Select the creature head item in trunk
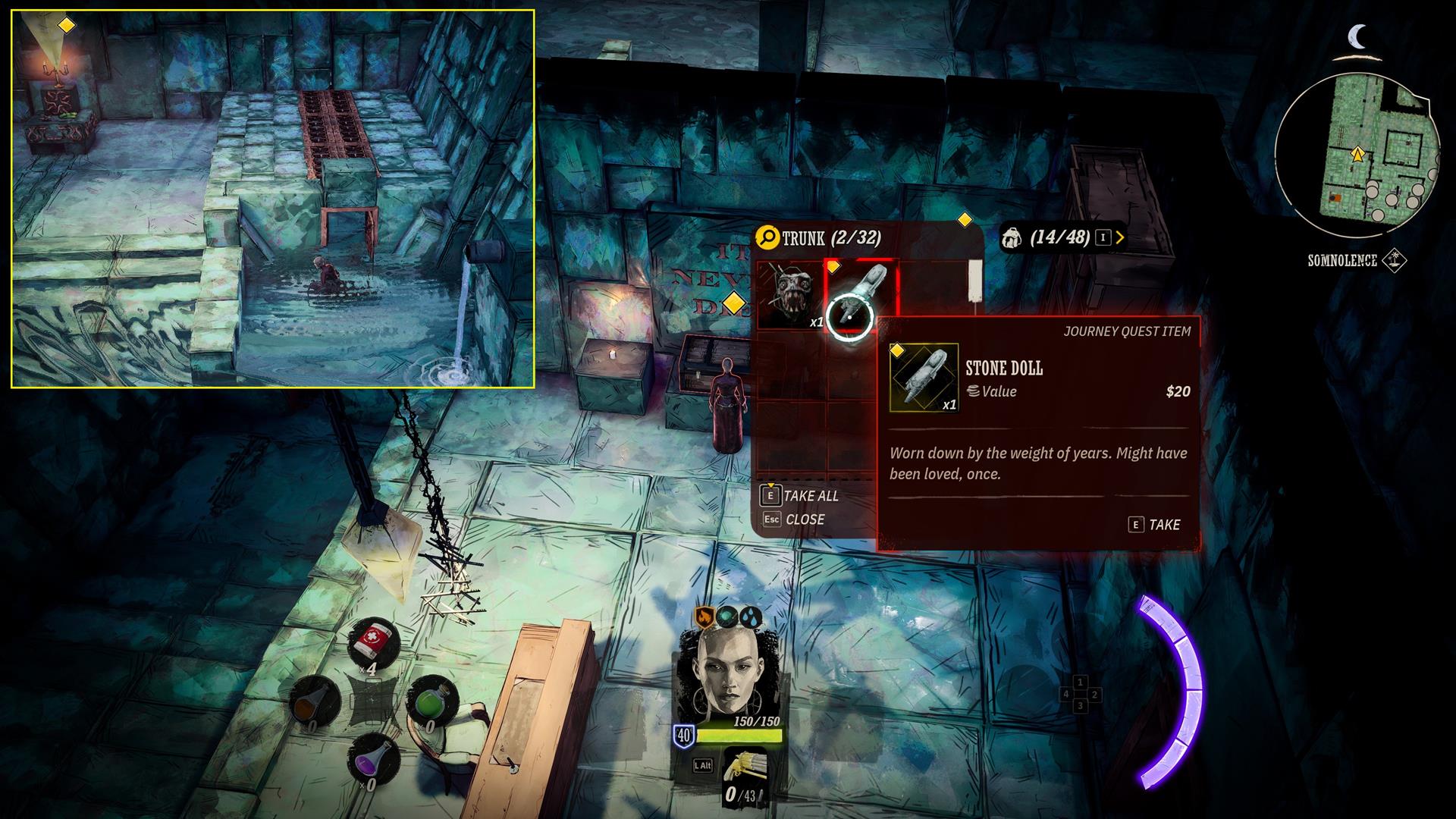Image resolution: width=1456 pixels, height=819 pixels. click(790, 295)
